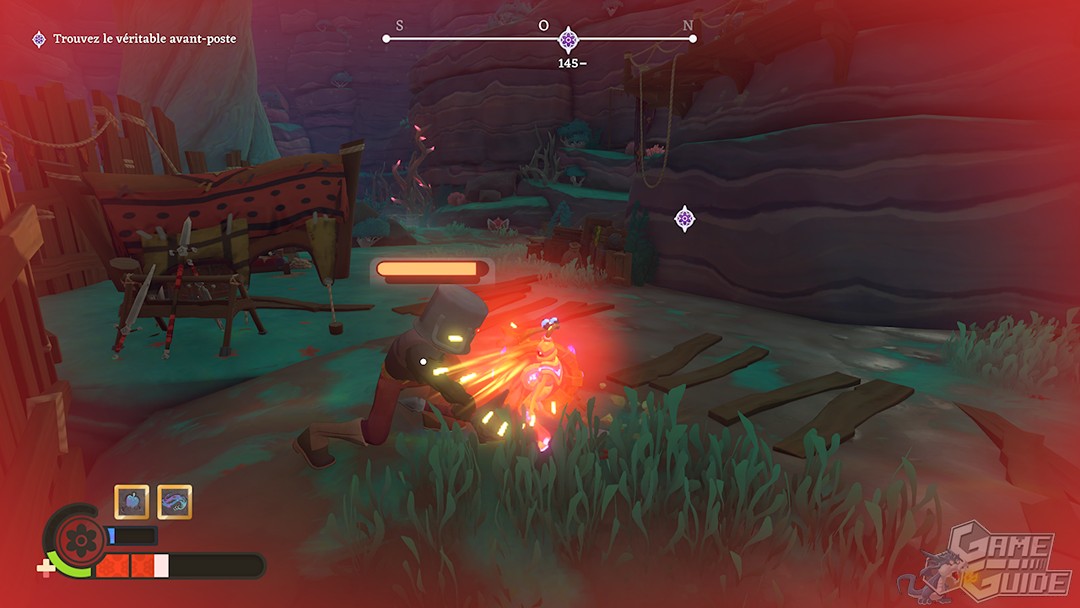Image resolution: width=1080 pixels, height=608 pixels.
Task: Click the flower emblem beside the health bar
Action: pyautogui.click(x=75, y=540)
